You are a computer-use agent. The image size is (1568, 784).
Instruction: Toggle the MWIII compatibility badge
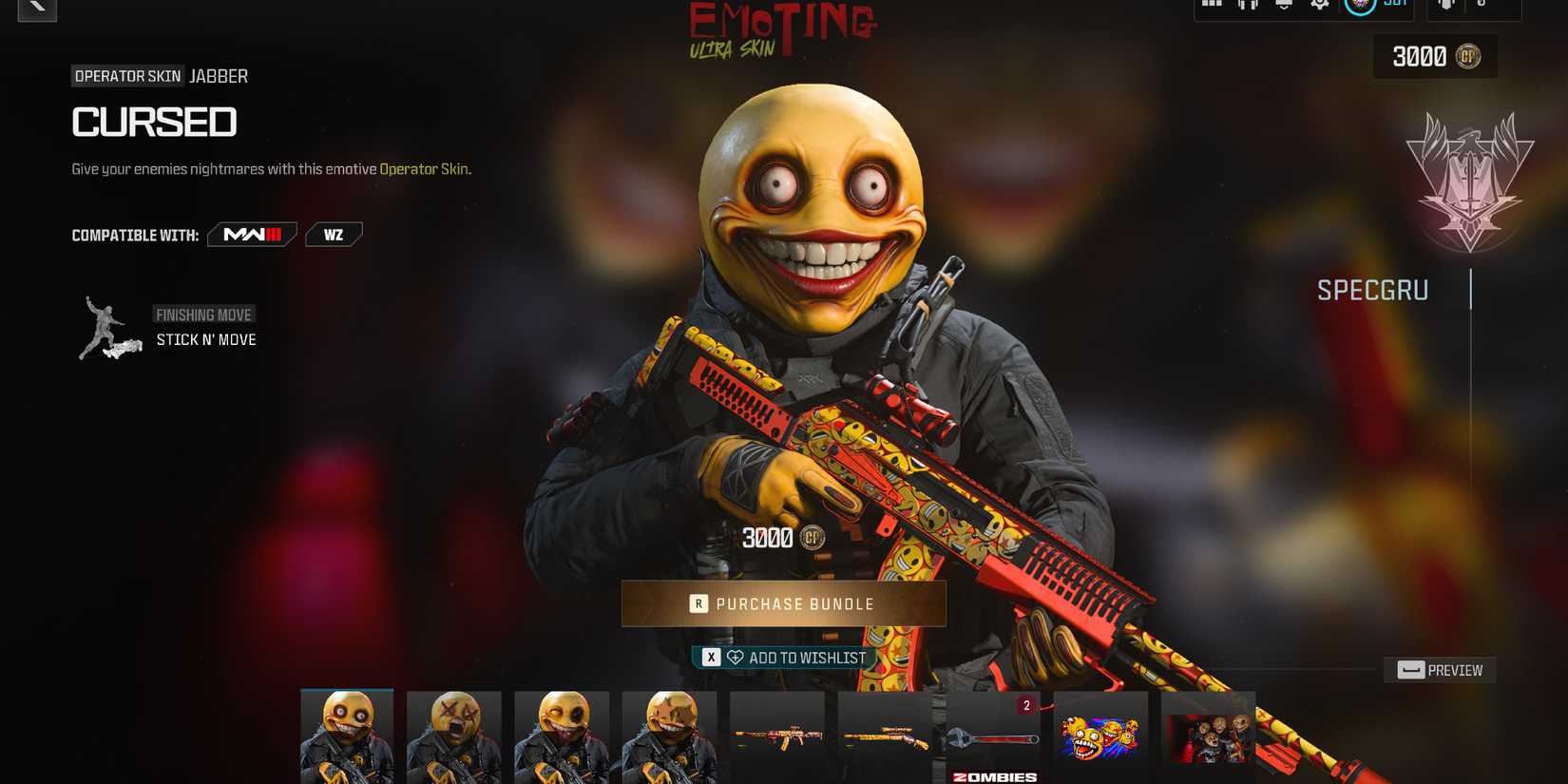251,234
